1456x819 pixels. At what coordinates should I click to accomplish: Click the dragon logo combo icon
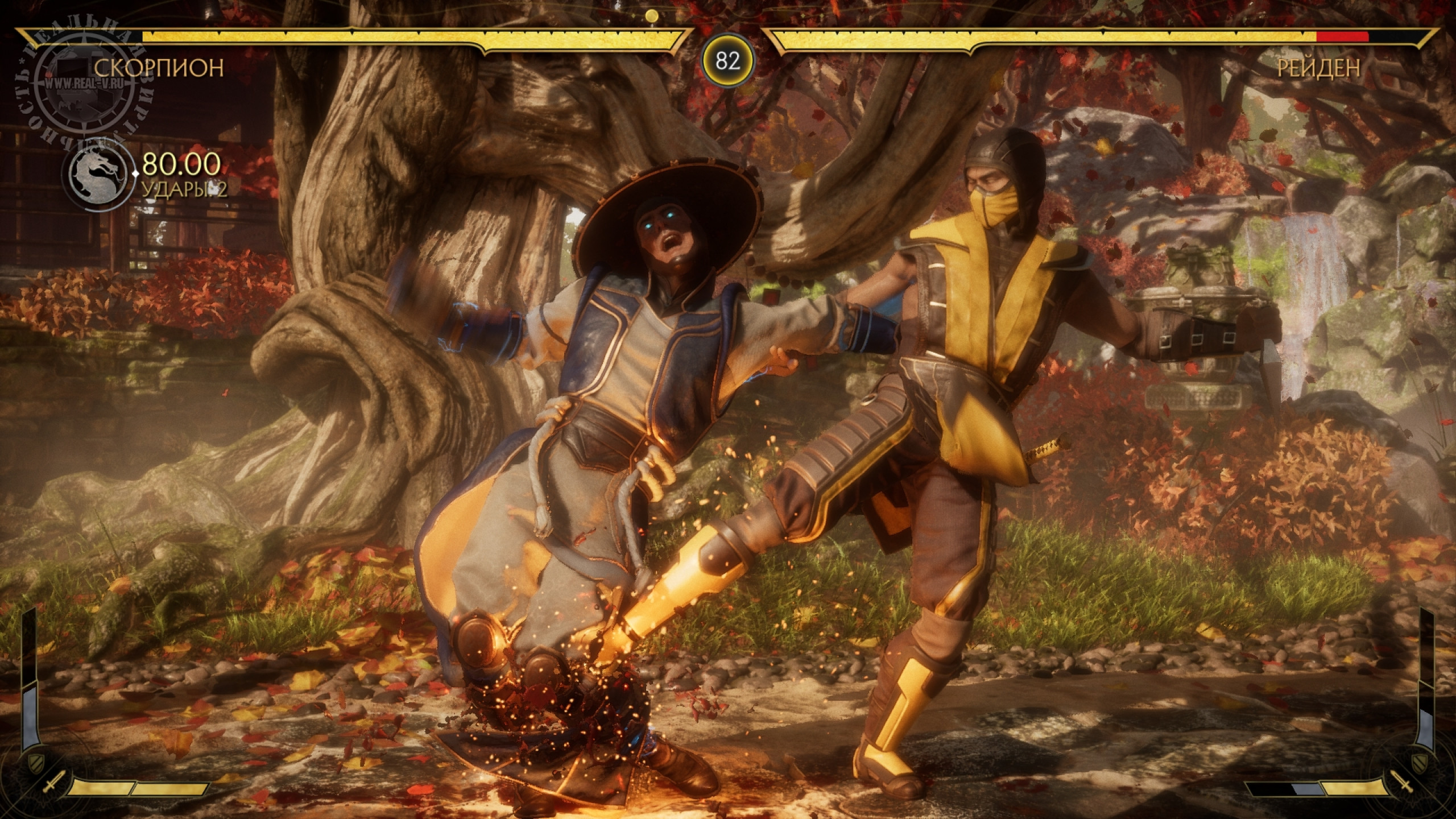coord(94,171)
